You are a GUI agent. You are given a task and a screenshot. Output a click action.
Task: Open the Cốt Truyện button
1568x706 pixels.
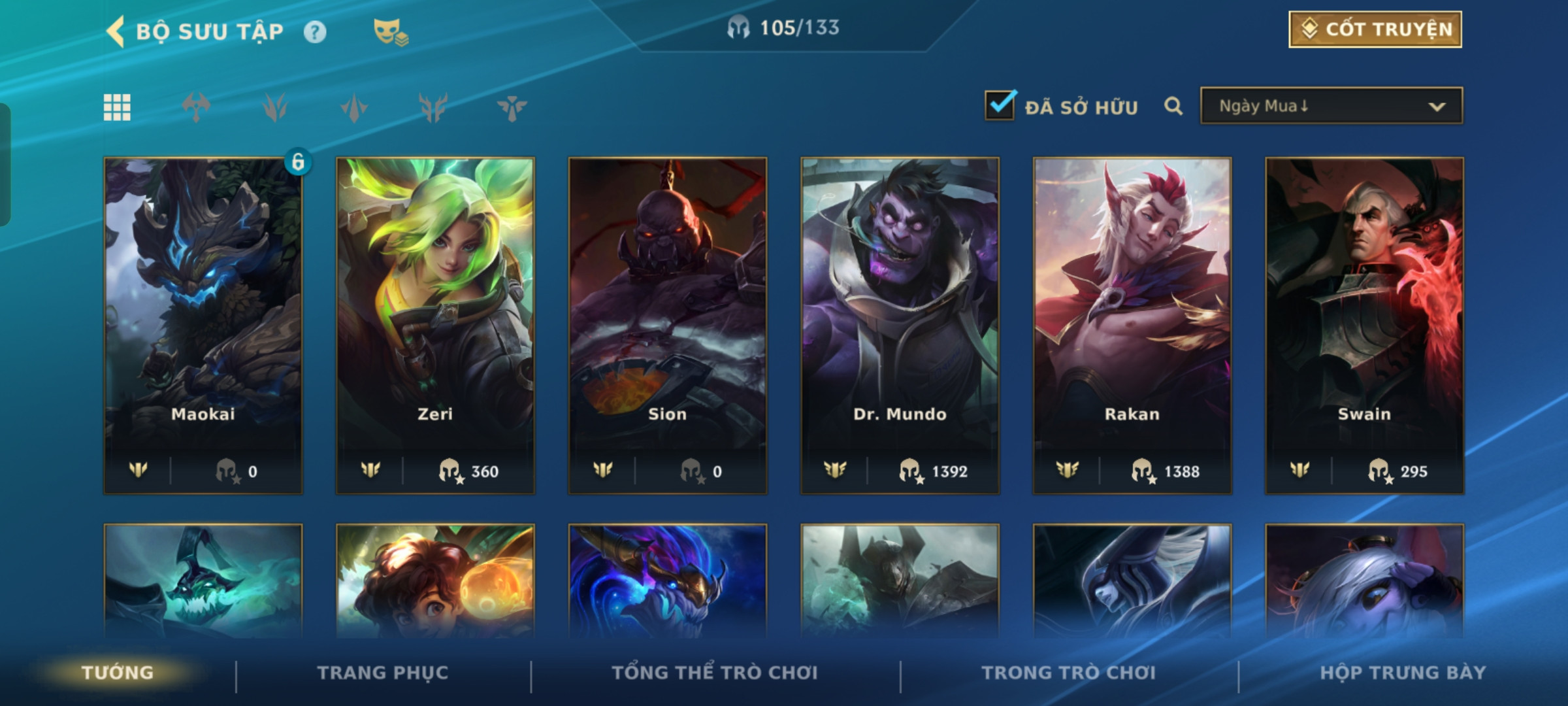[x=1375, y=29]
